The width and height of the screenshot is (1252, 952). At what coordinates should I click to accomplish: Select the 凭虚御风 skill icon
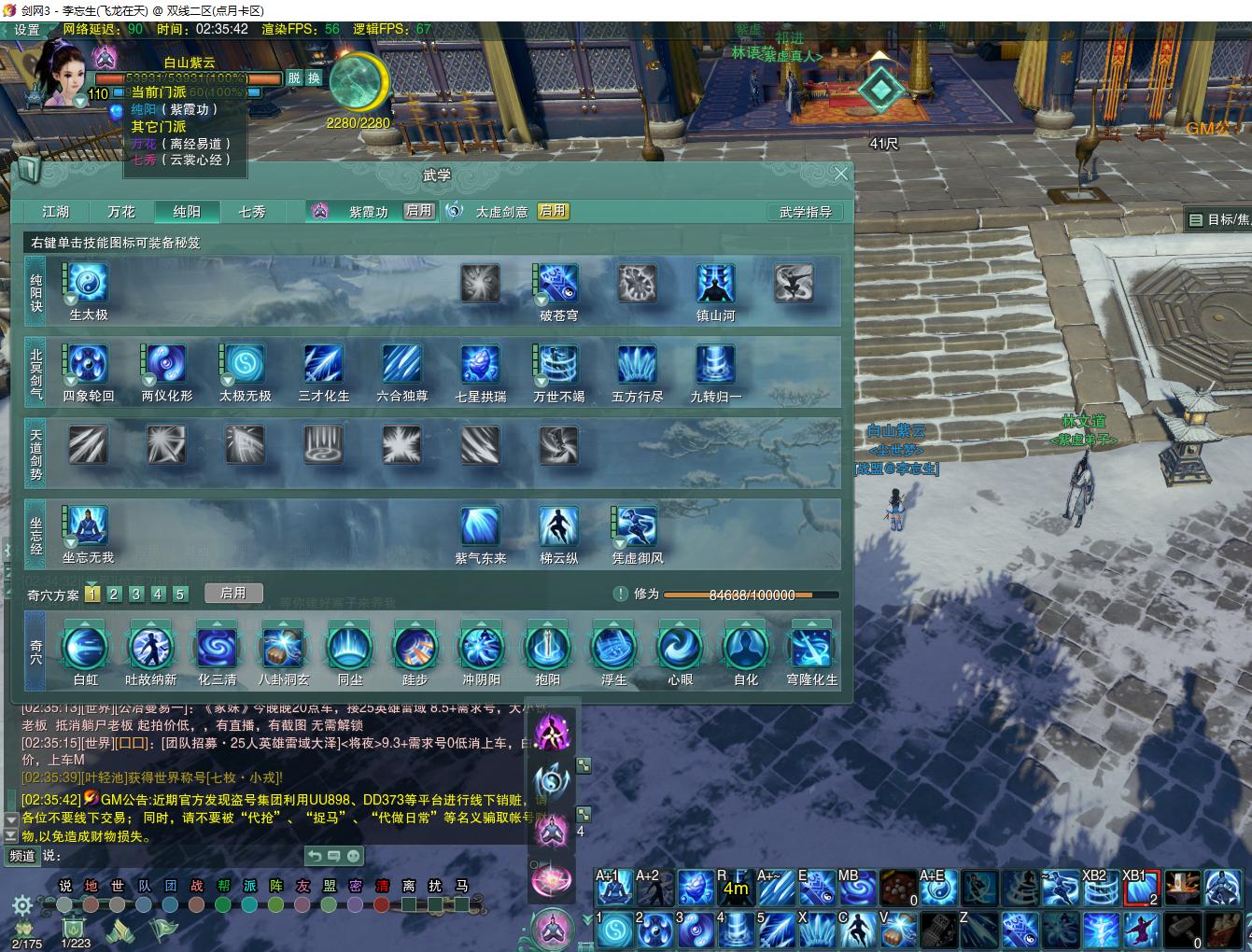(637, 526)
